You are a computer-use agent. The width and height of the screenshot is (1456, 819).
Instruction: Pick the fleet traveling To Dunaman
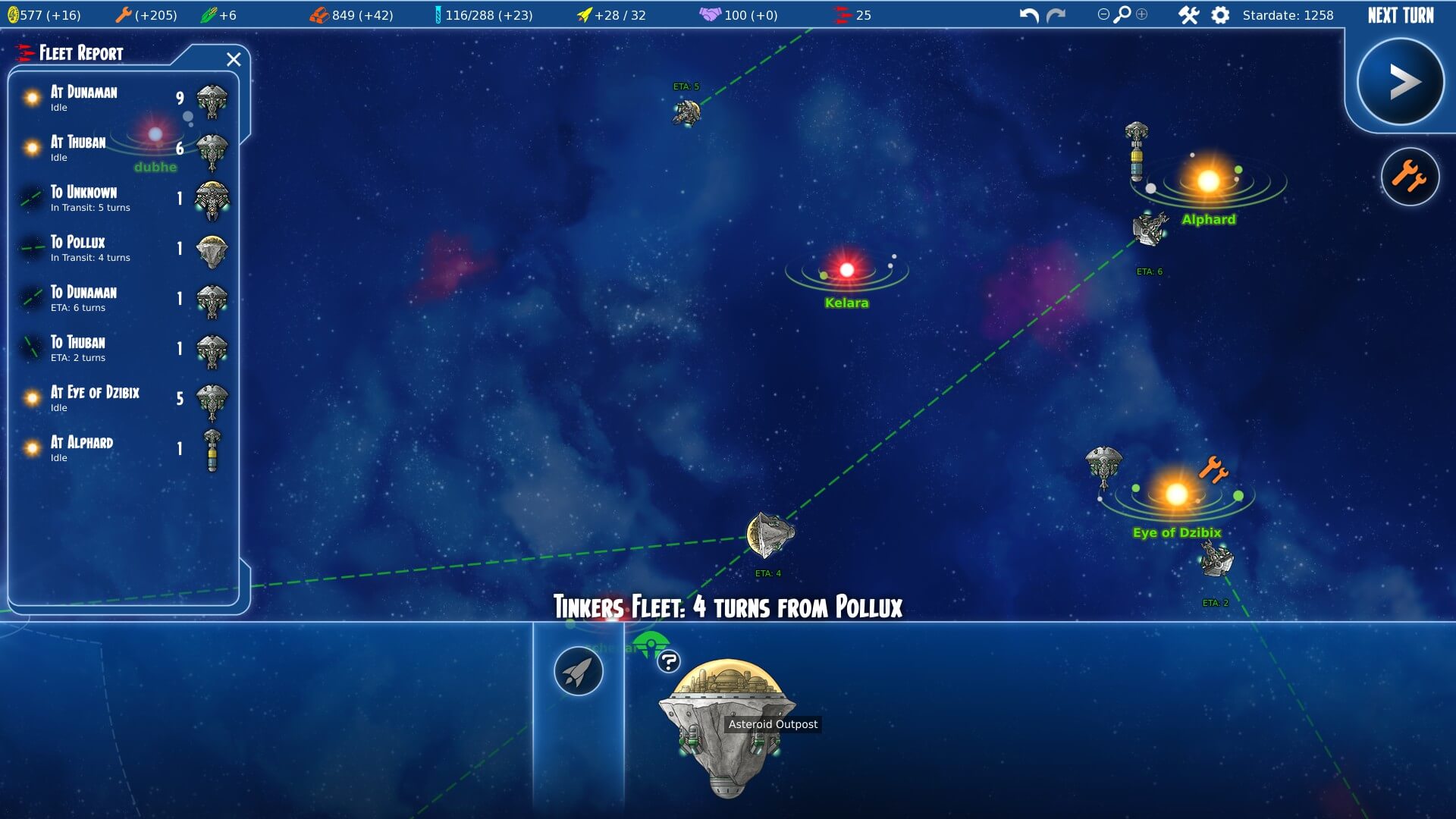point(121,299)
